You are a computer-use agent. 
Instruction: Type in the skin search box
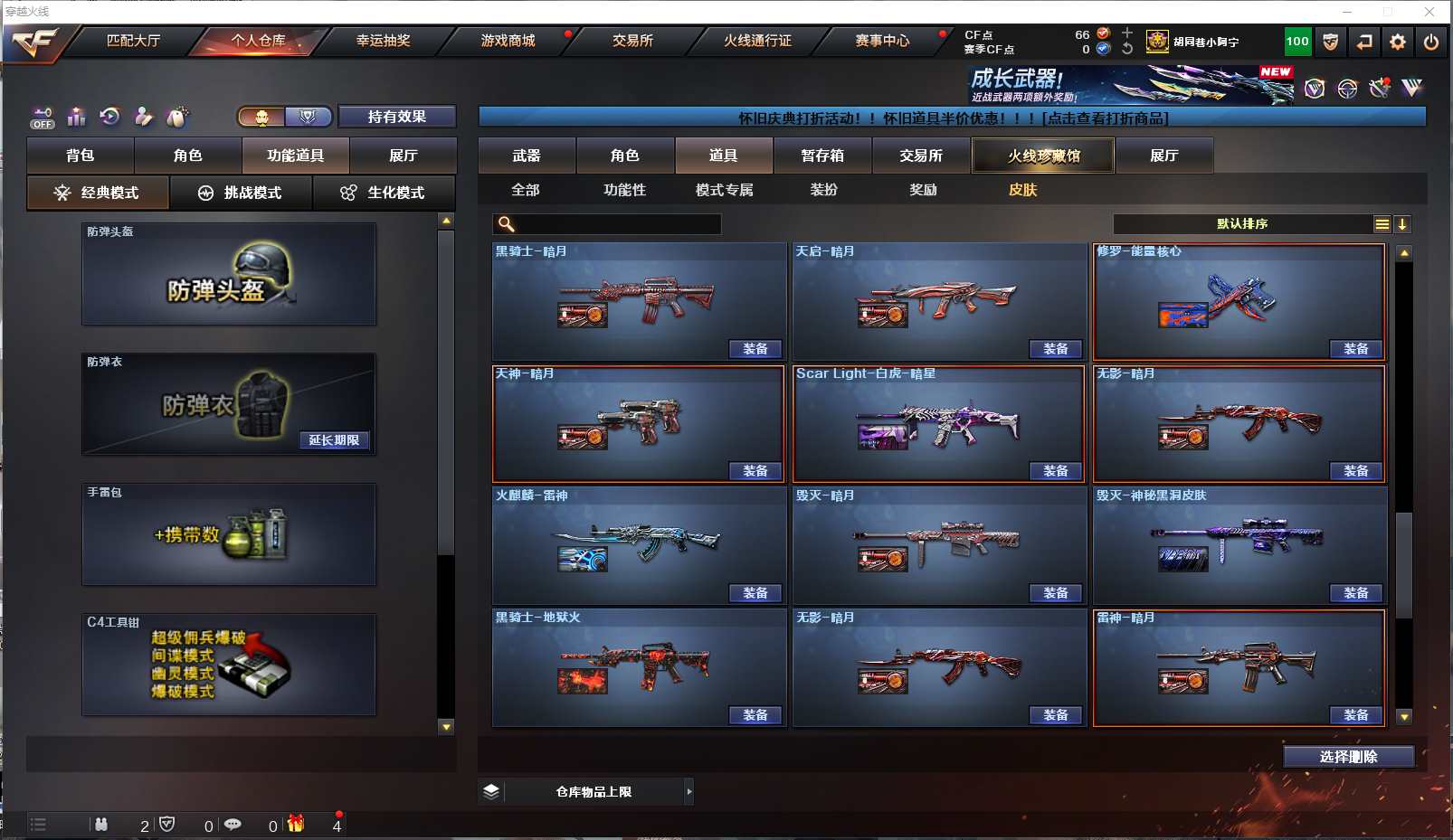pos(615,224)
